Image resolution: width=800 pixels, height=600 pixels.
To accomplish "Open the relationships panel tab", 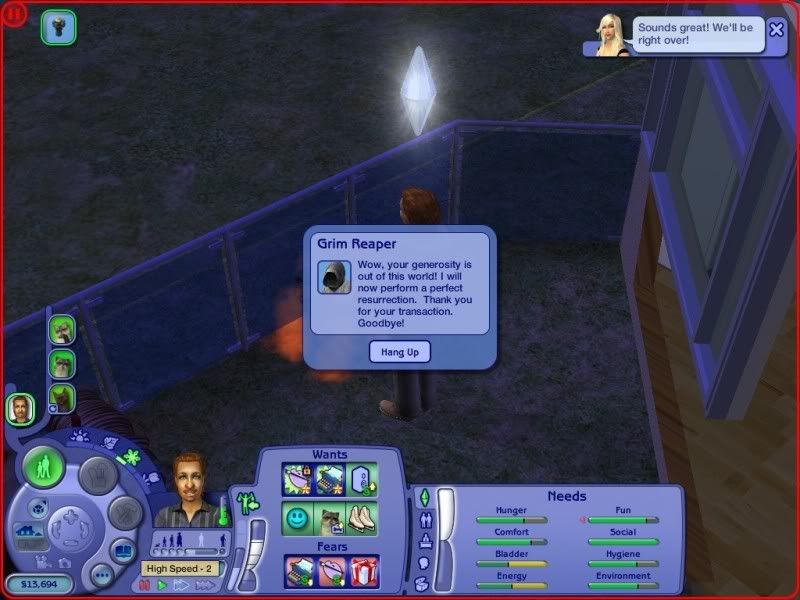I will [x=423, y=519].
